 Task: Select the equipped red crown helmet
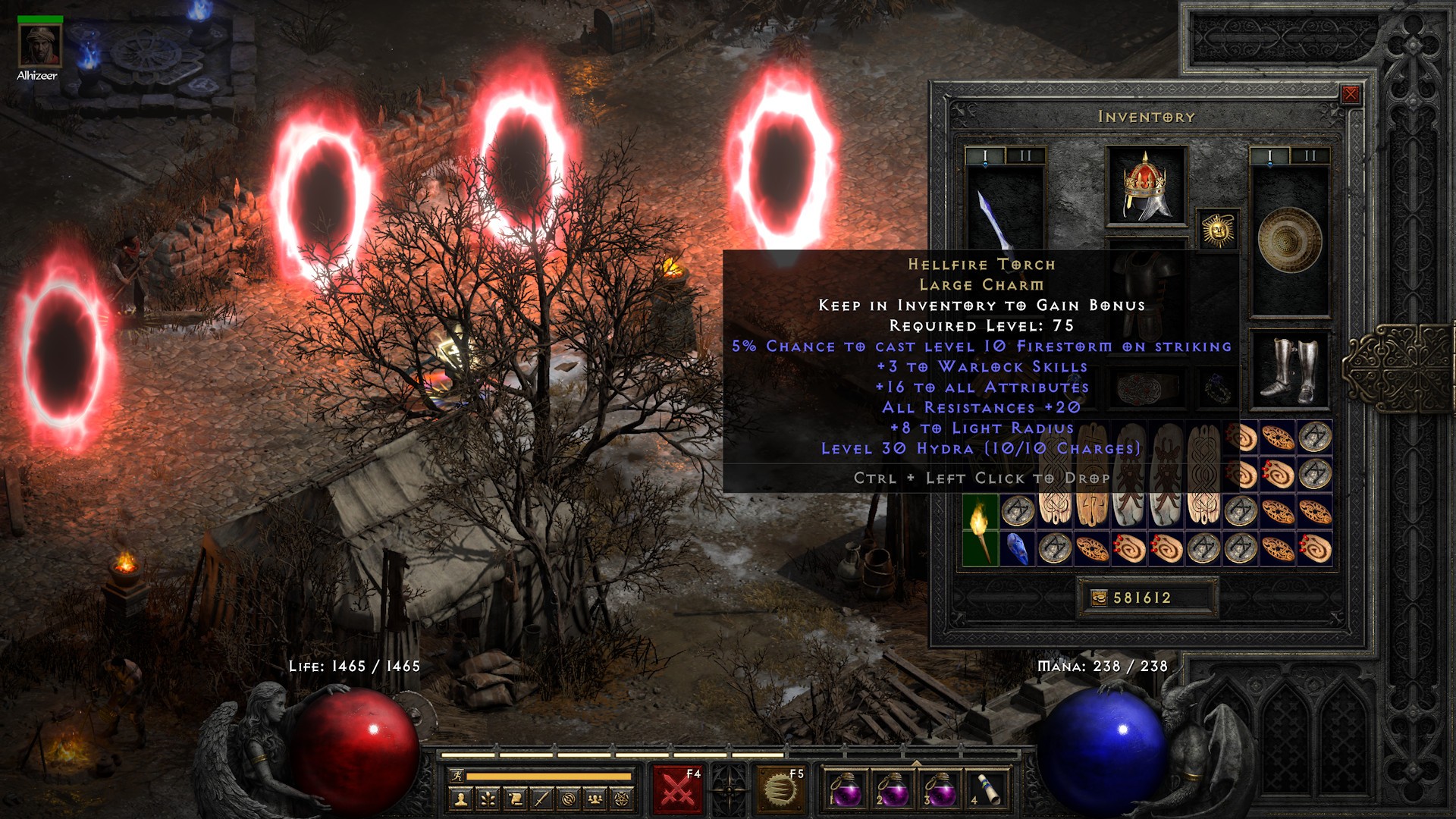point(1146,186)
